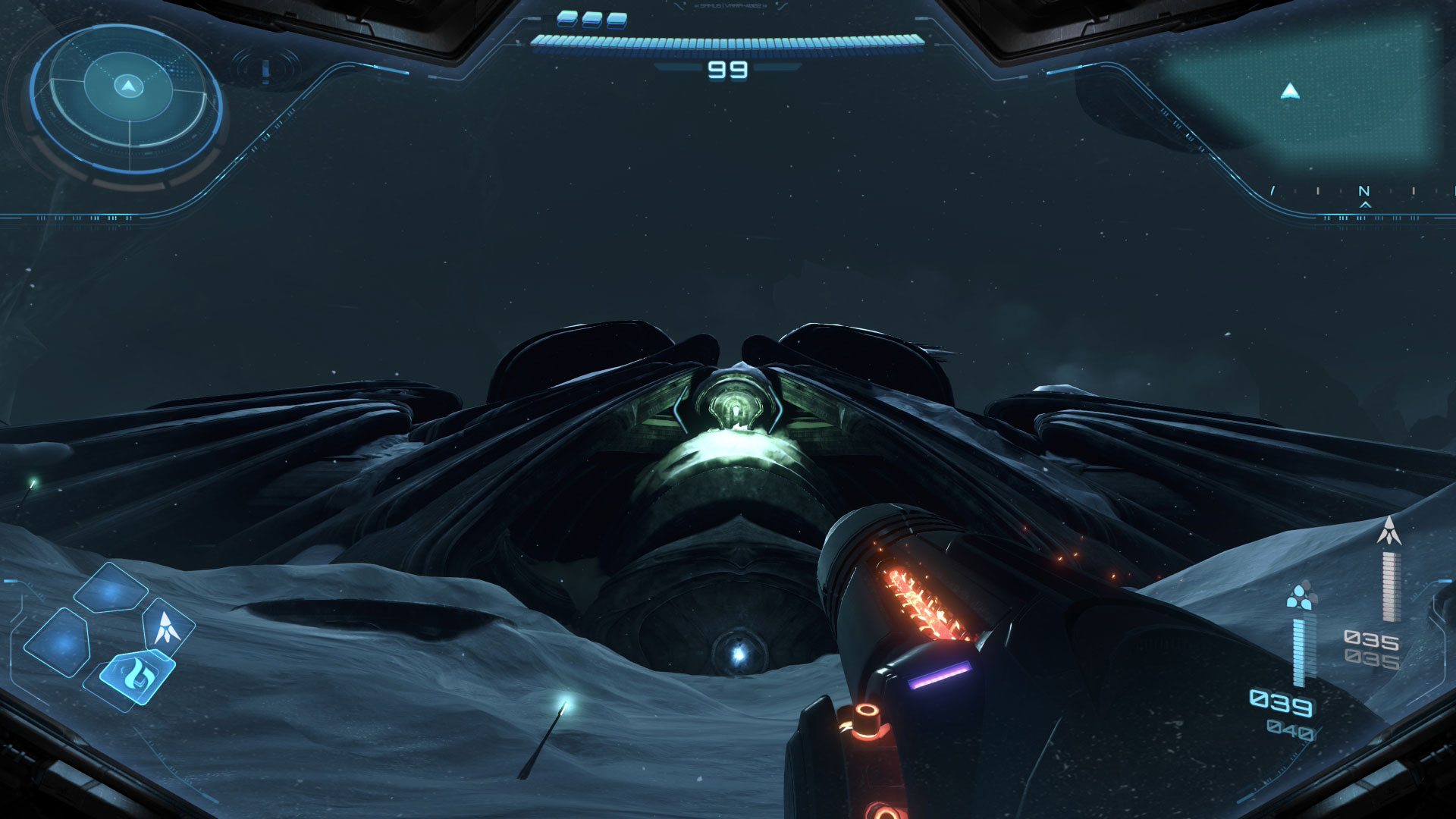Choose the highlighted flame shot slot

tap(138, 673)
